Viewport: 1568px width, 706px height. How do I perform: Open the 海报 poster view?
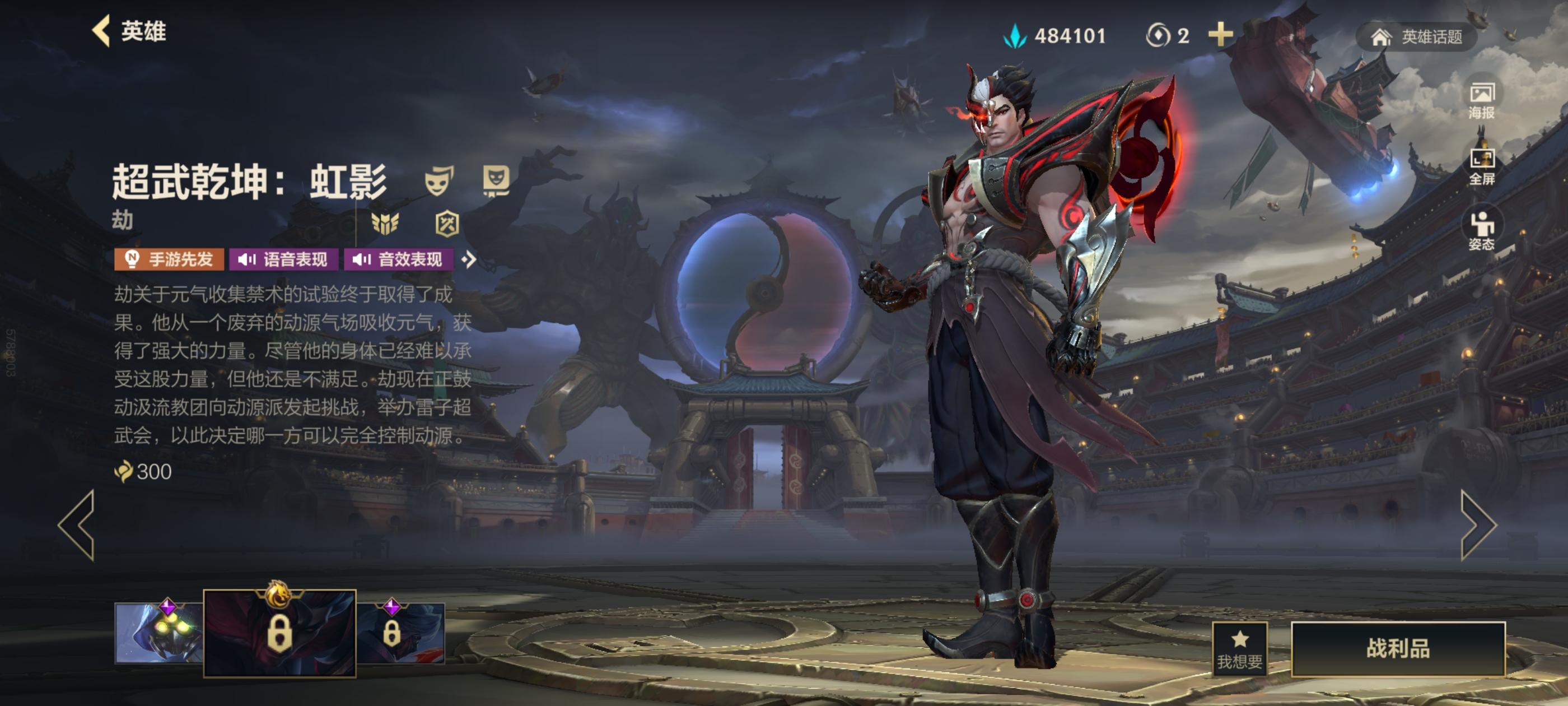1481,101
